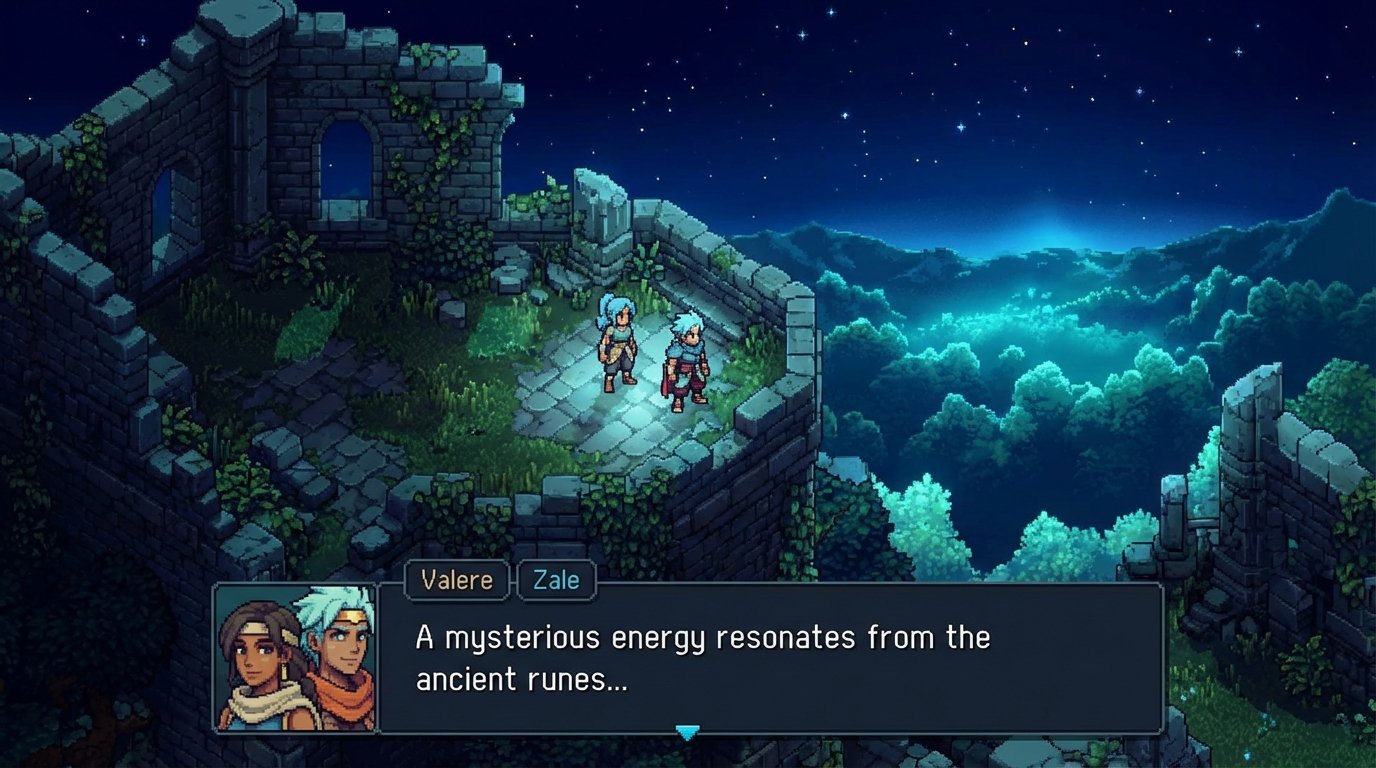The width and height of the screenshot is (1376, 768).
Task: Select the Valere name tab
Action: pos(455,580)
